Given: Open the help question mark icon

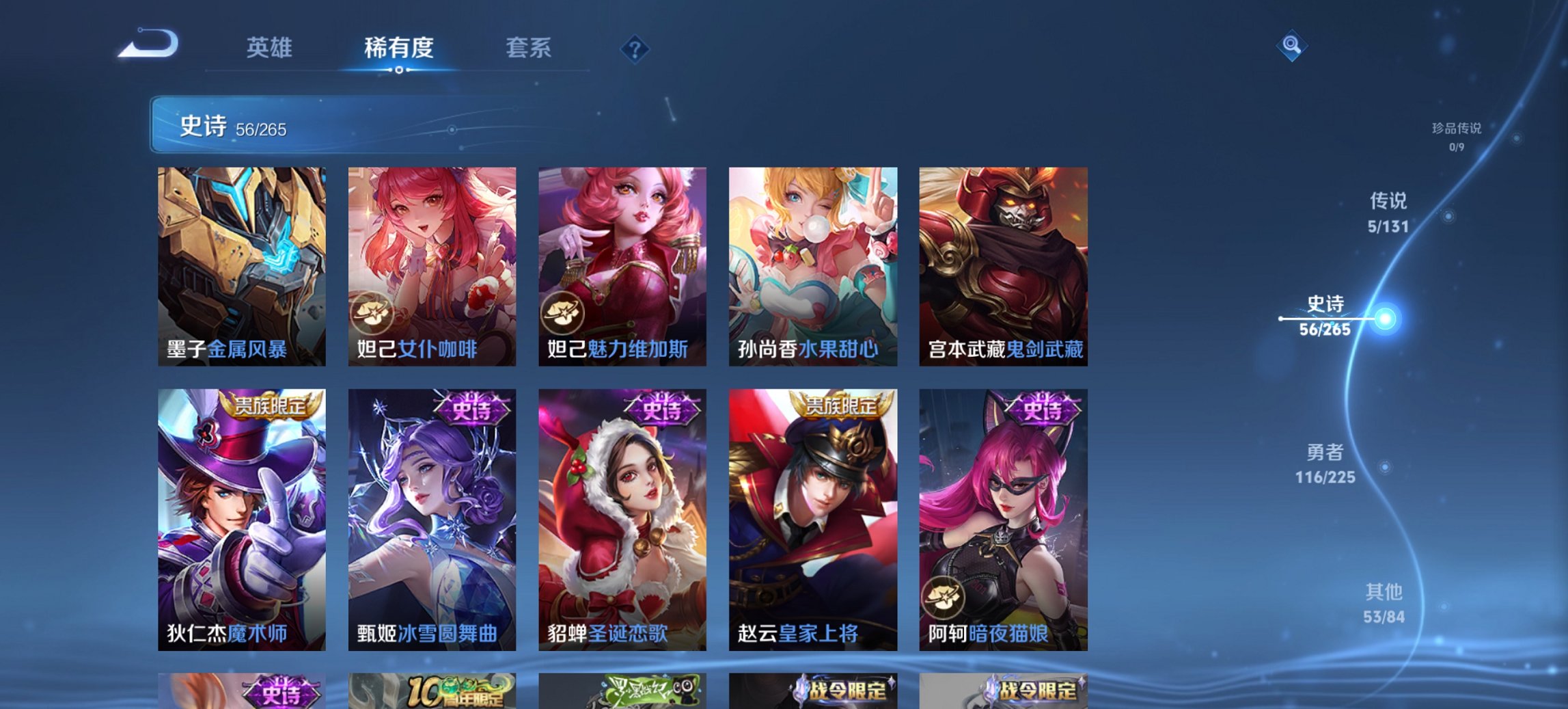Looking at the screenshot, I should 634,48.
